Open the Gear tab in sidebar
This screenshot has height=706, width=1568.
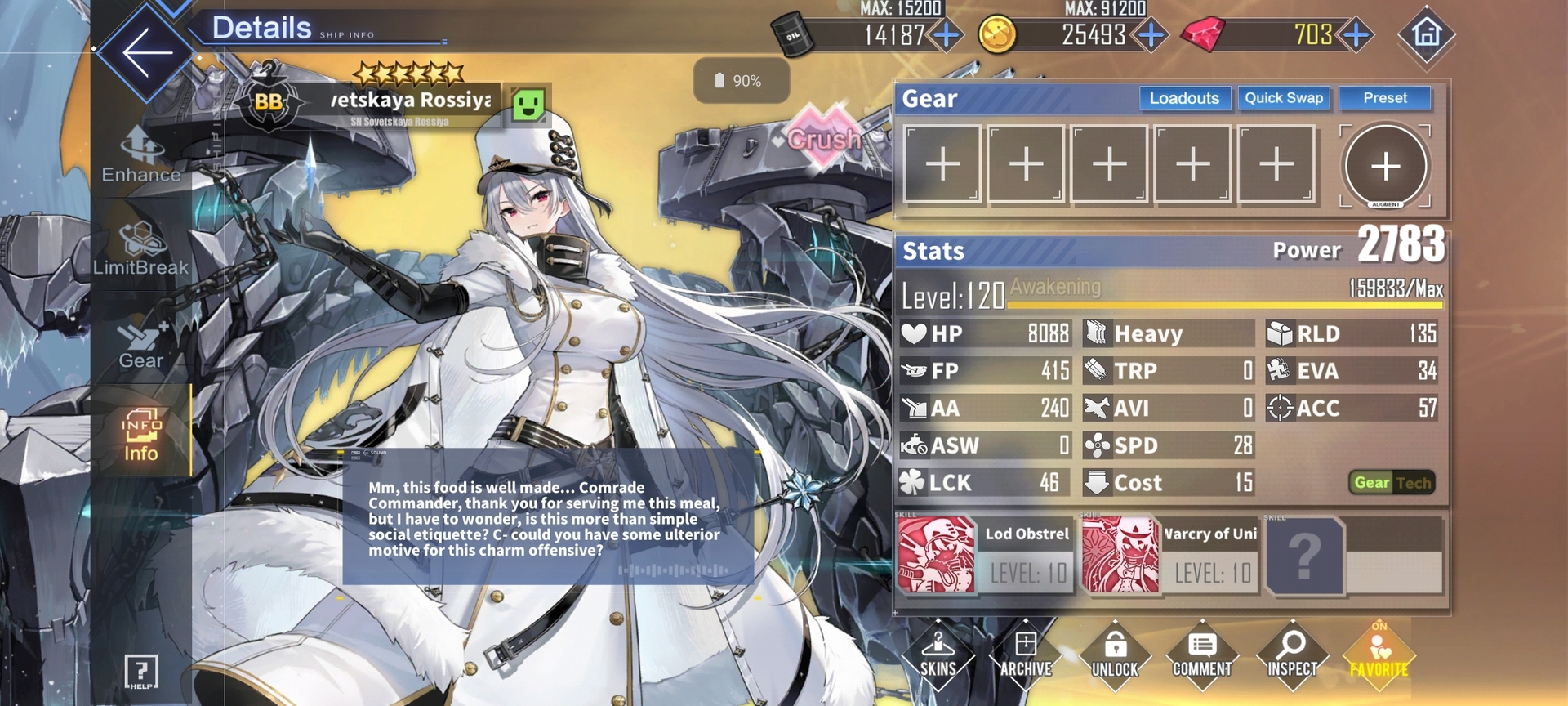[x=141, y=343]
